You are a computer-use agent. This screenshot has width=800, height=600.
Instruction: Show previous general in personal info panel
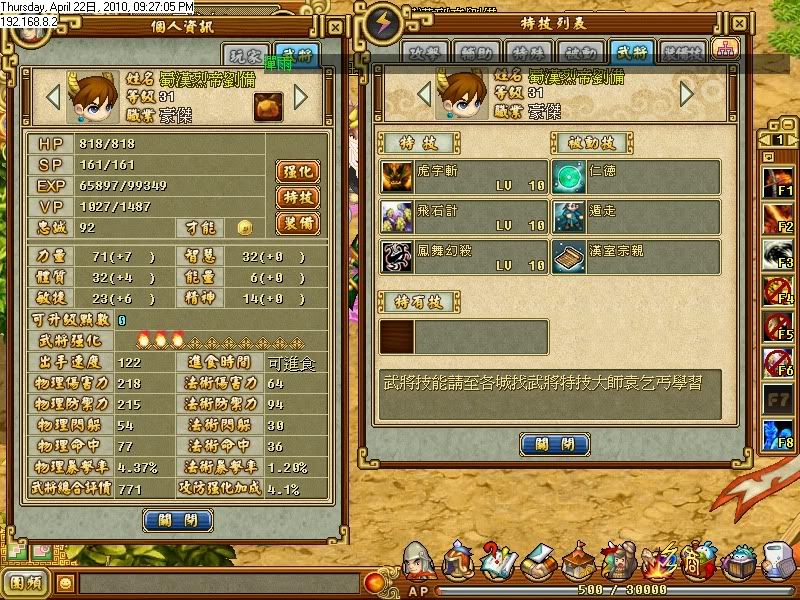pyautogui.click(x=56, y=98)
